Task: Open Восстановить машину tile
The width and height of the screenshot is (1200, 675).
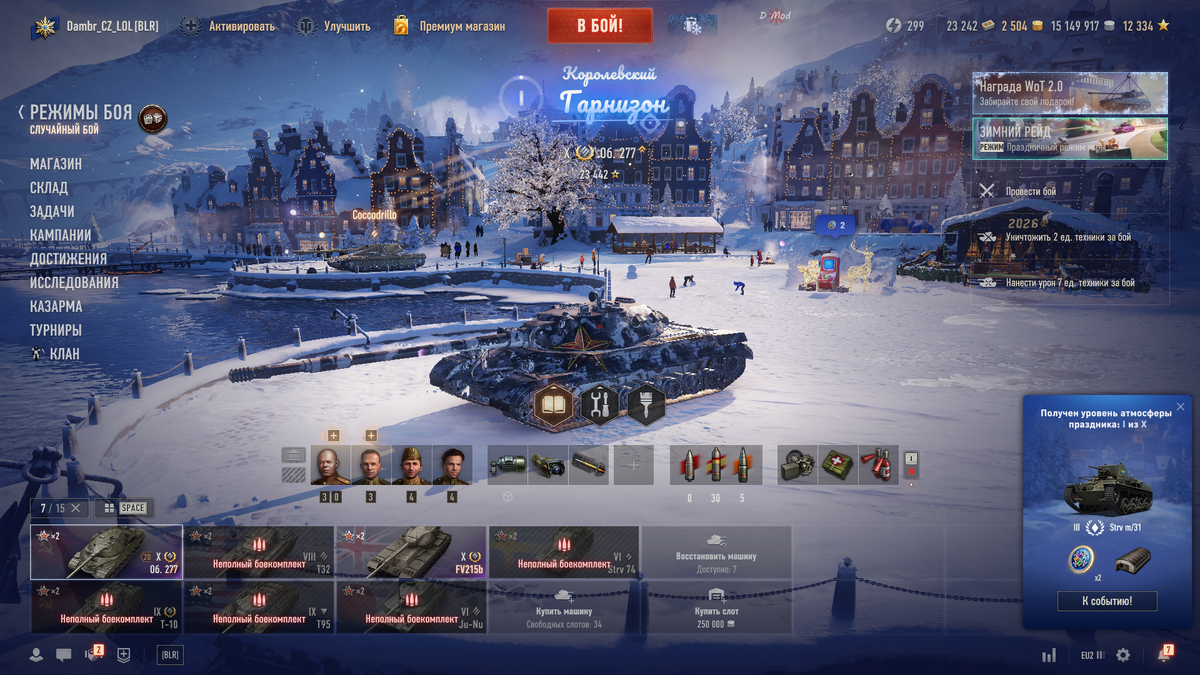Action: [x=716, y=552]
